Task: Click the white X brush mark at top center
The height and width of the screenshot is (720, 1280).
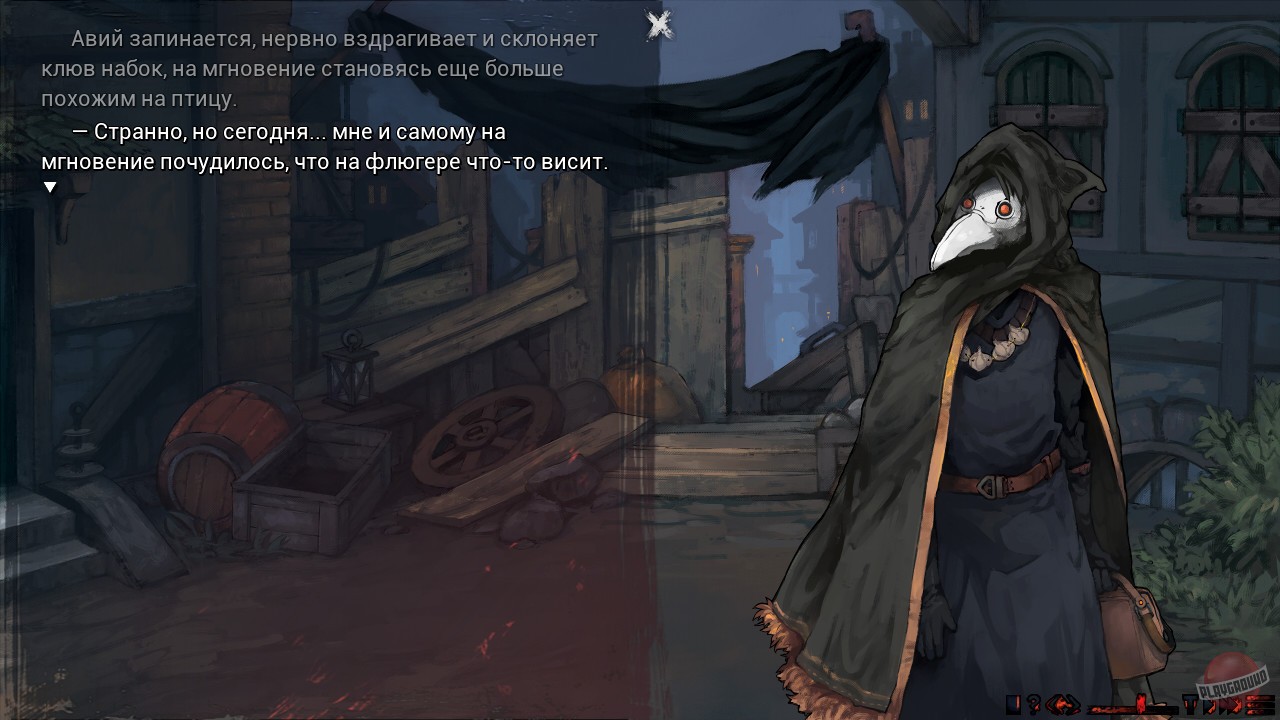Action: click(x=657, y=25)
